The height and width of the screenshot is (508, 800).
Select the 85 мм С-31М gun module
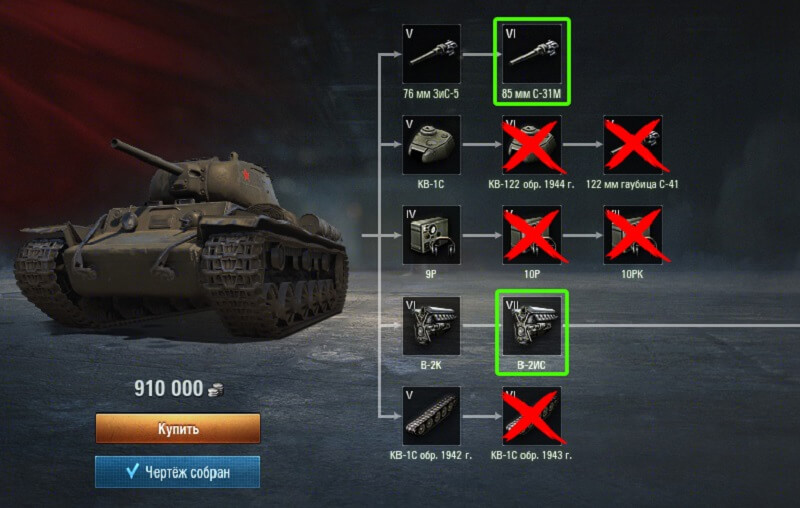531,54
